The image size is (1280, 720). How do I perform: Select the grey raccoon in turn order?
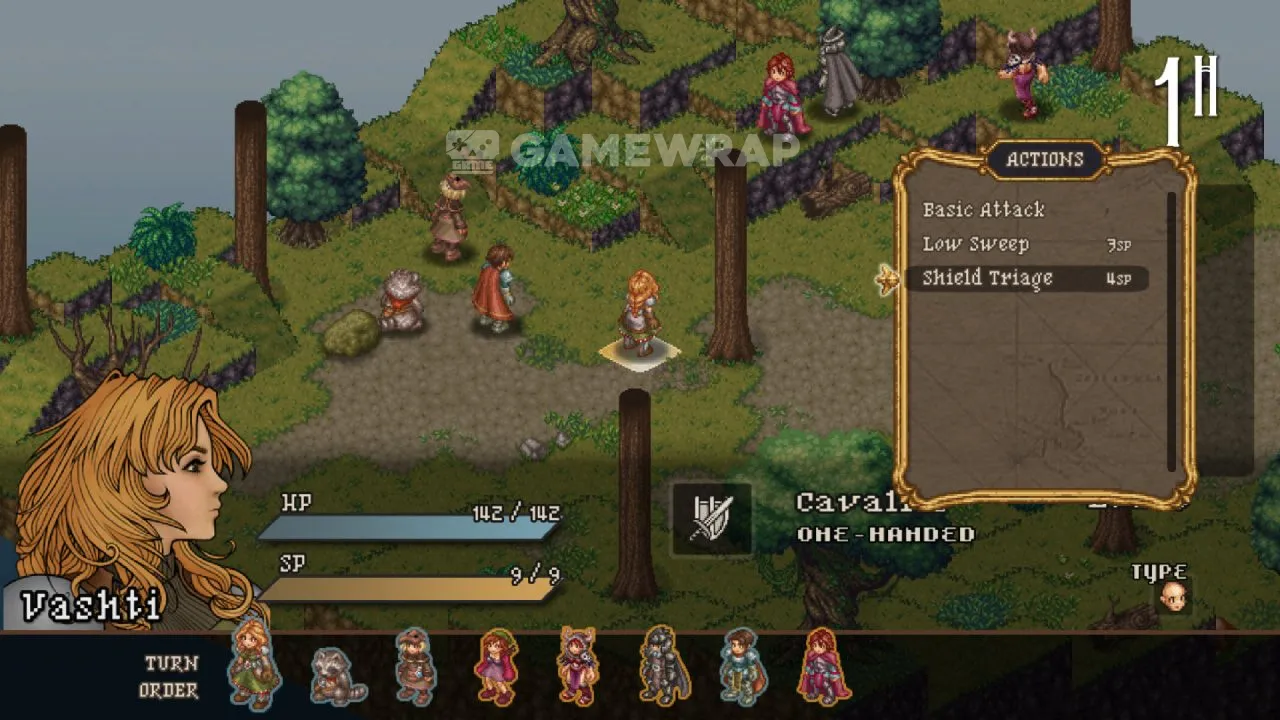tap(334, 673)
